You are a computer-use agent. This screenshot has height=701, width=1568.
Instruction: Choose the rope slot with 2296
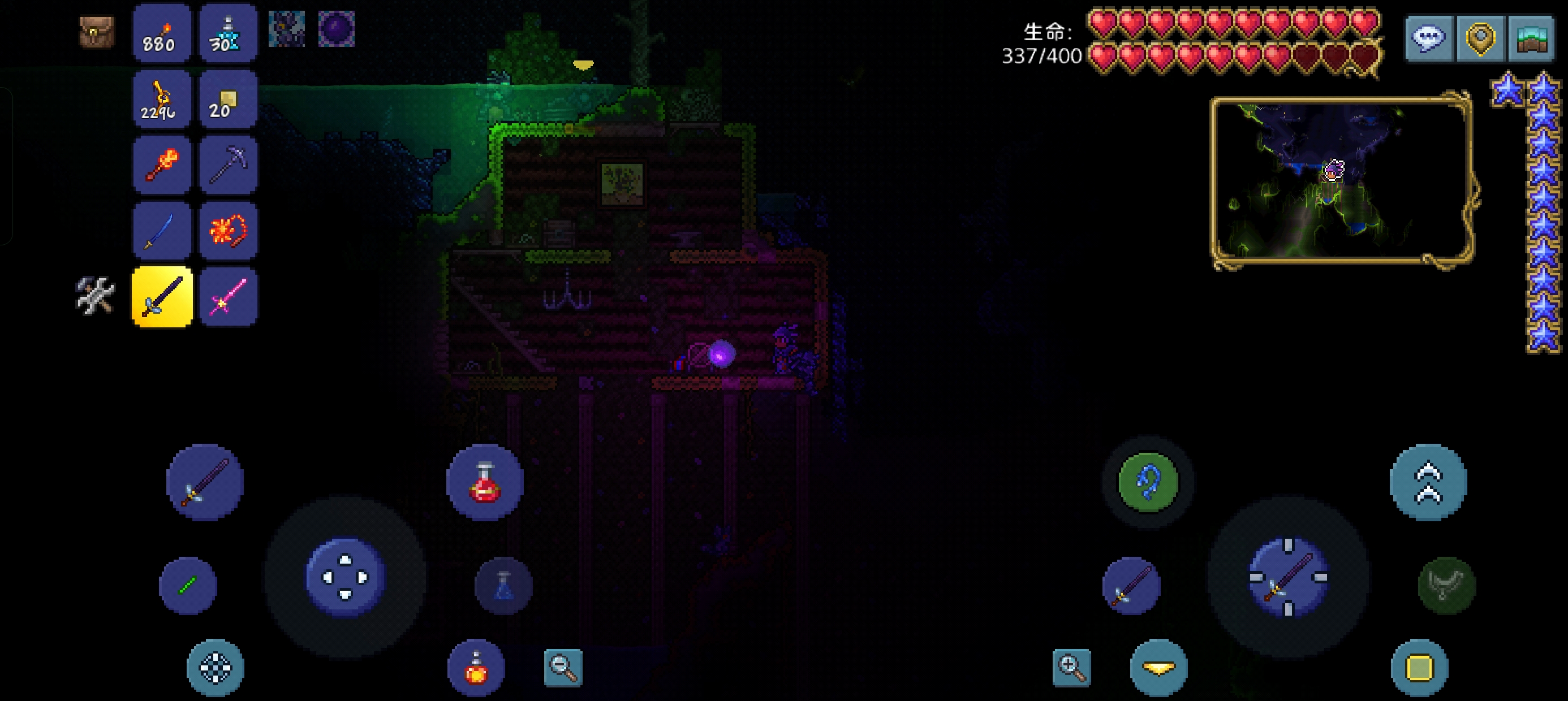[x=162, y=99]
